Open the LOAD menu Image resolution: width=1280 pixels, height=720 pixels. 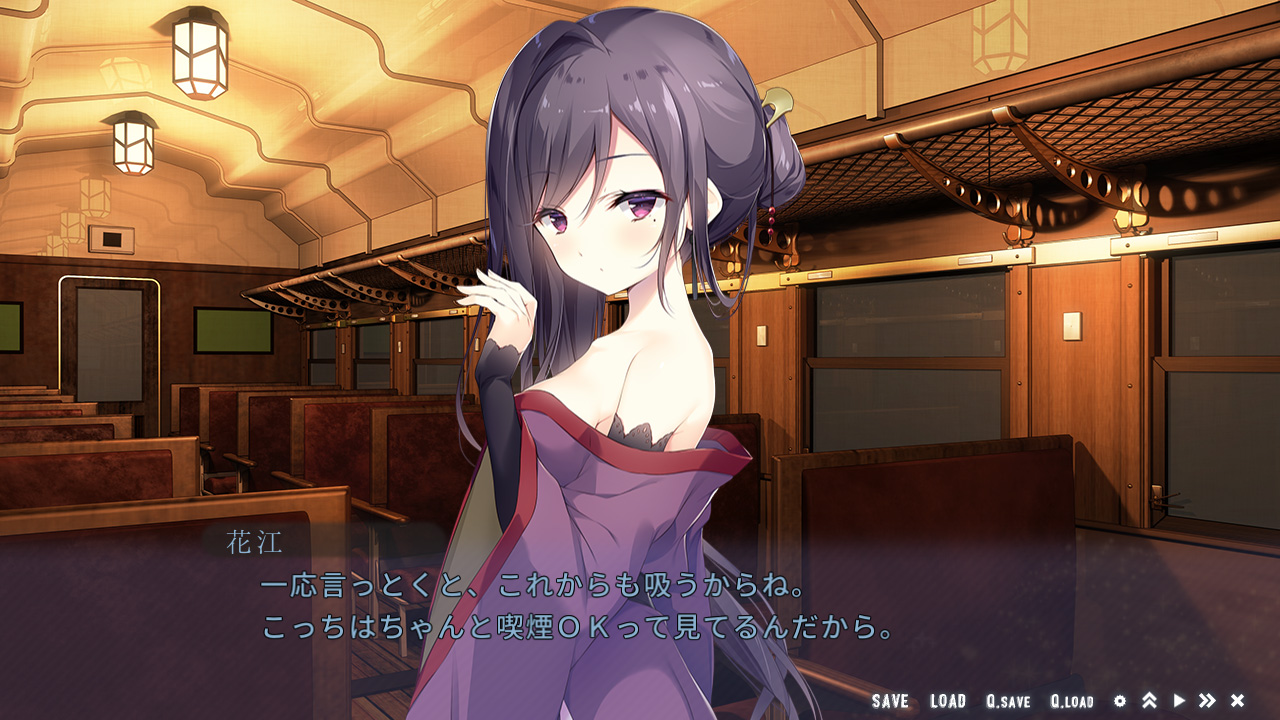click(x=948, y=701)
